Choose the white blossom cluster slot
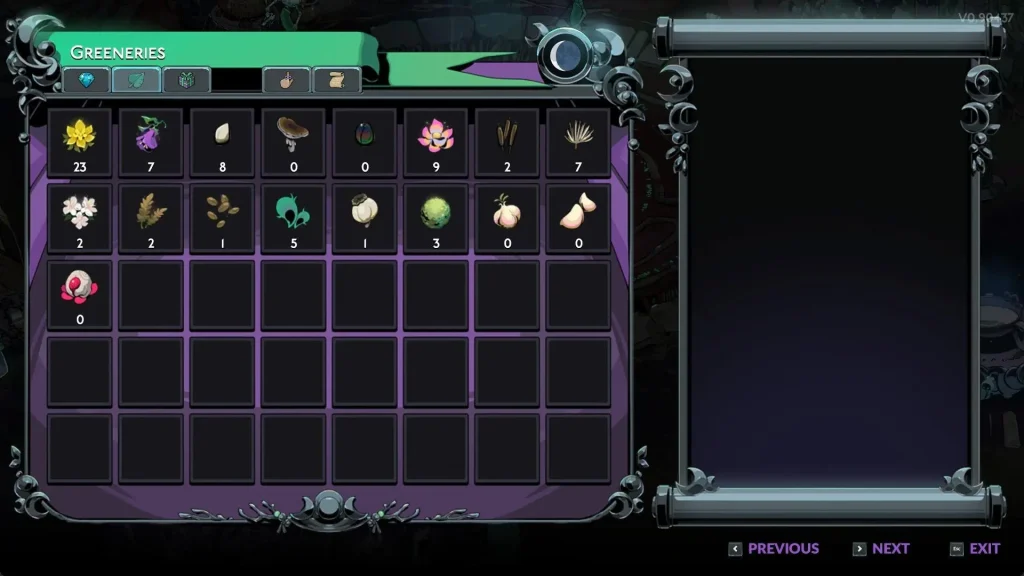Viewport: 1024px width, 576px height. (80, 218)
